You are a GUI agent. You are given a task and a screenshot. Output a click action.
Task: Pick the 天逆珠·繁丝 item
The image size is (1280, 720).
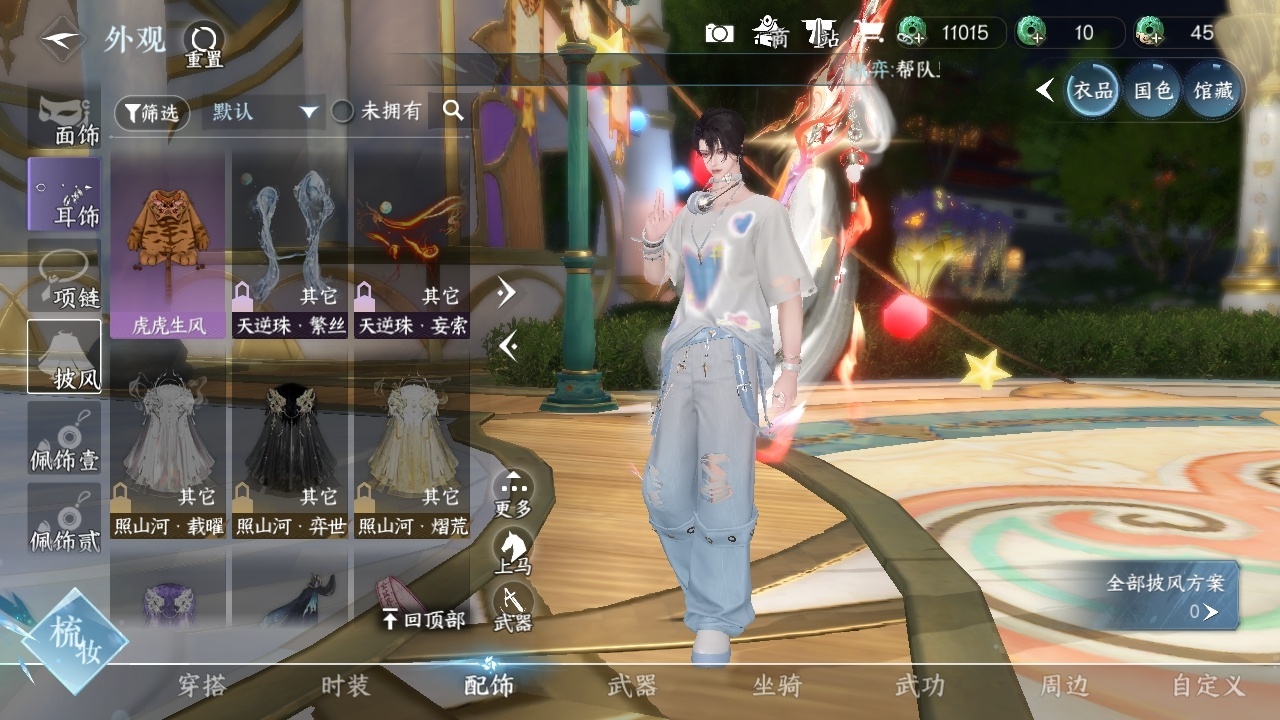(290, 245)
